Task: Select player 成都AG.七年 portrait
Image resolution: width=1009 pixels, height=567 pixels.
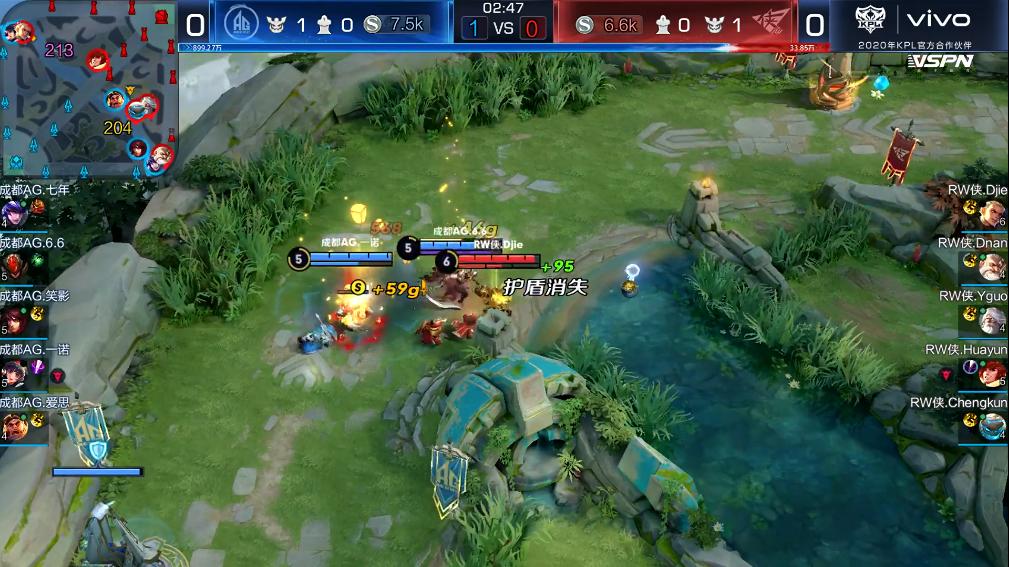Action: [x=14, y=212]
